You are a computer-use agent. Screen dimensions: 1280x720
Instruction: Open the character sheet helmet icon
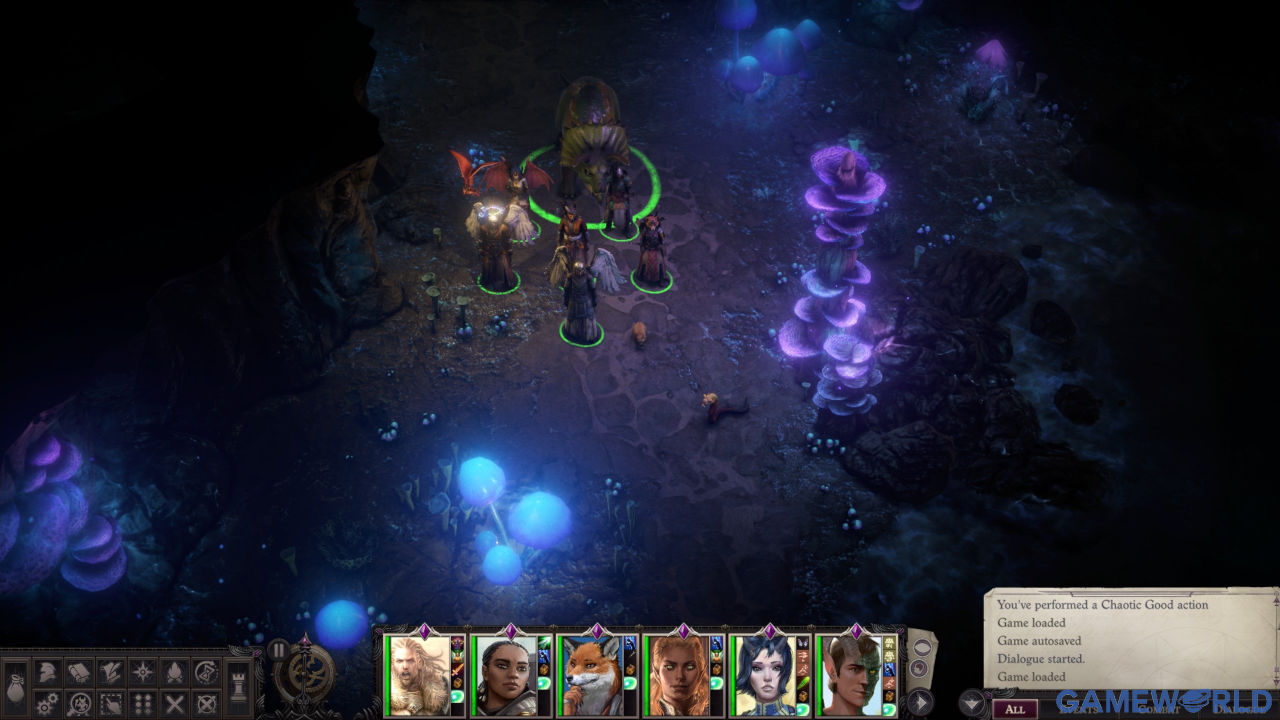point(46,671)
